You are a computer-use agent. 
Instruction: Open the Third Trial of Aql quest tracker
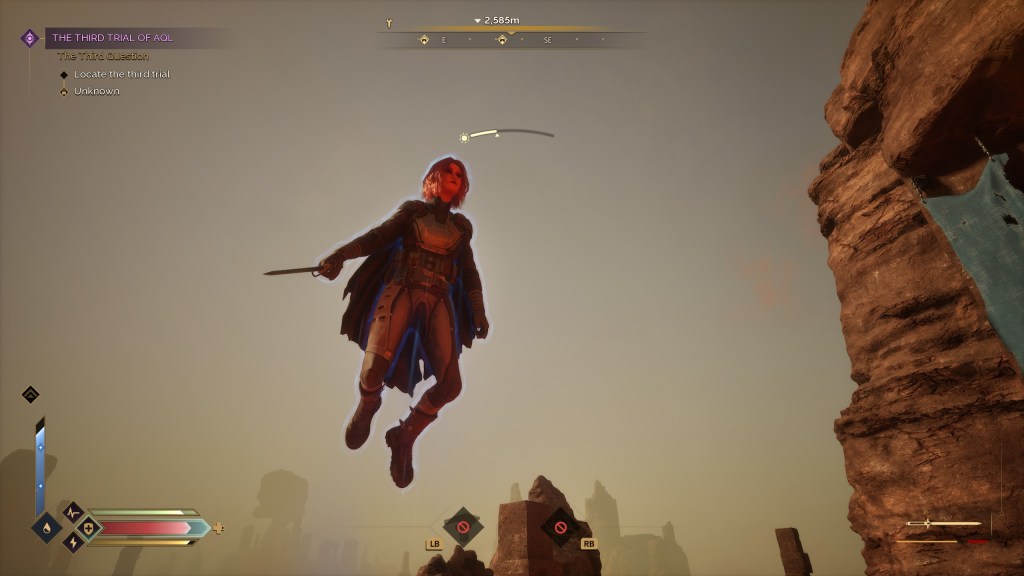pyautogui.click(x=112, y=38)
